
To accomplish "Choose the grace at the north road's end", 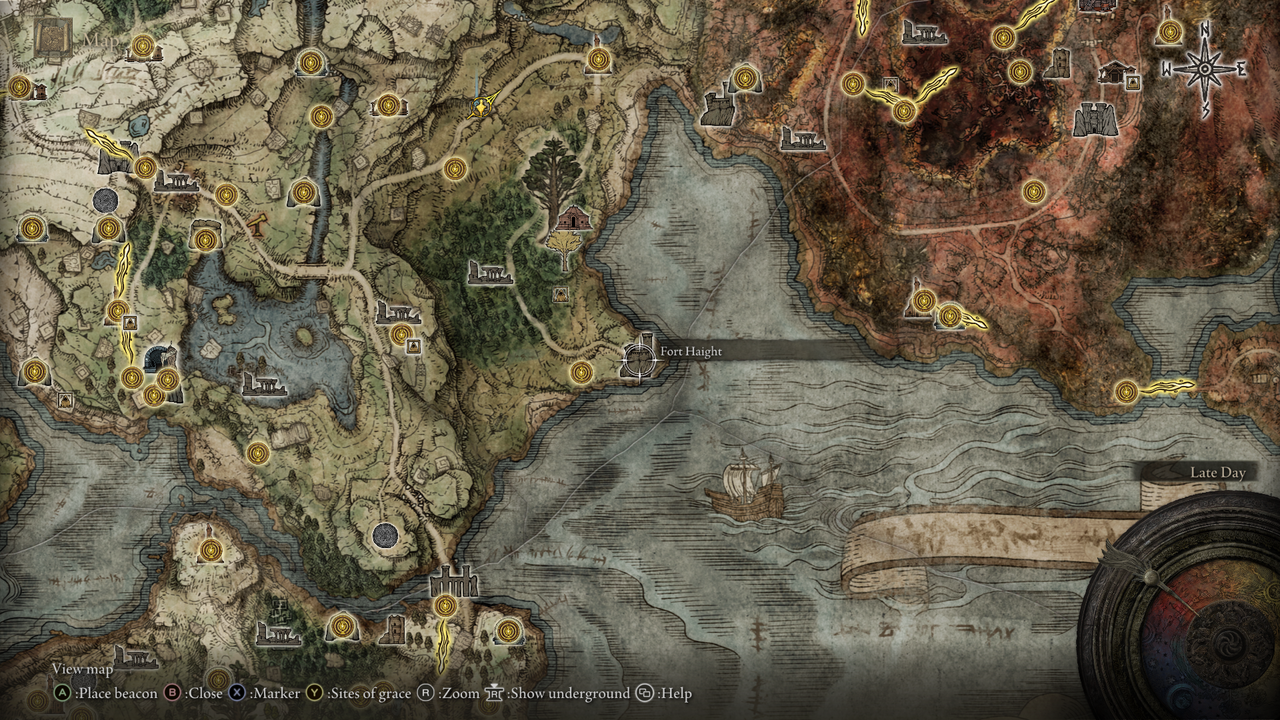I will (x=598, y=60).
